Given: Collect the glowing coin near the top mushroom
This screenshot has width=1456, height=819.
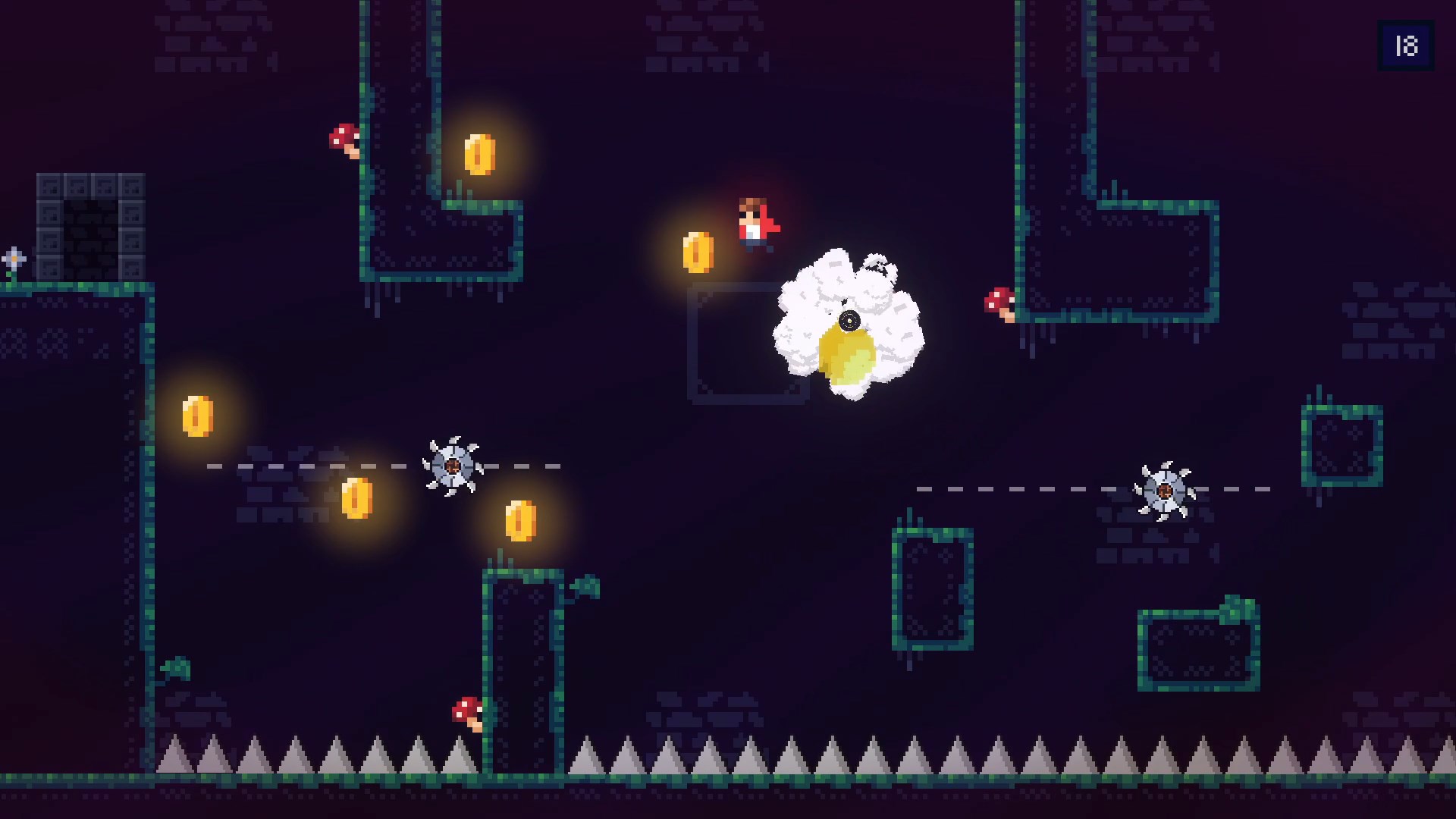Looking at the screenshot, I should click(481, 155).
